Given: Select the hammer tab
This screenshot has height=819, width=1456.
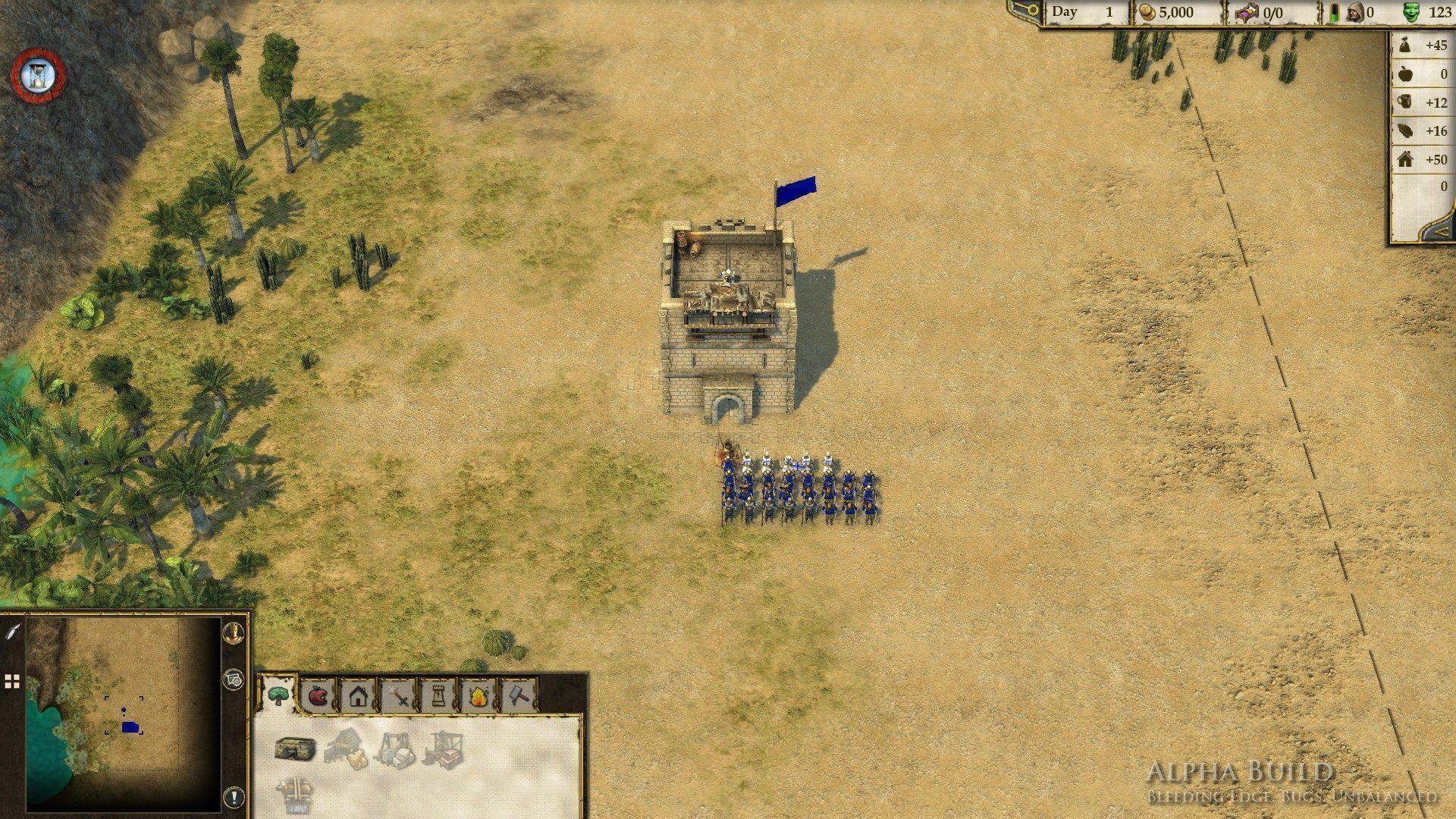Looking at the screenshot, I should (519, 695).
